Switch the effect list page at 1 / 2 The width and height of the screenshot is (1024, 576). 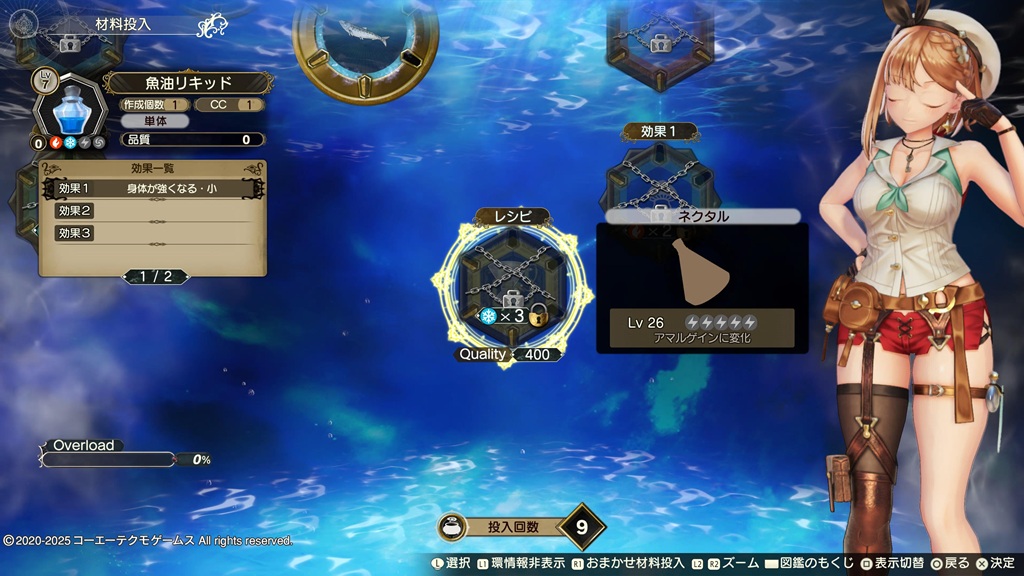153,276
